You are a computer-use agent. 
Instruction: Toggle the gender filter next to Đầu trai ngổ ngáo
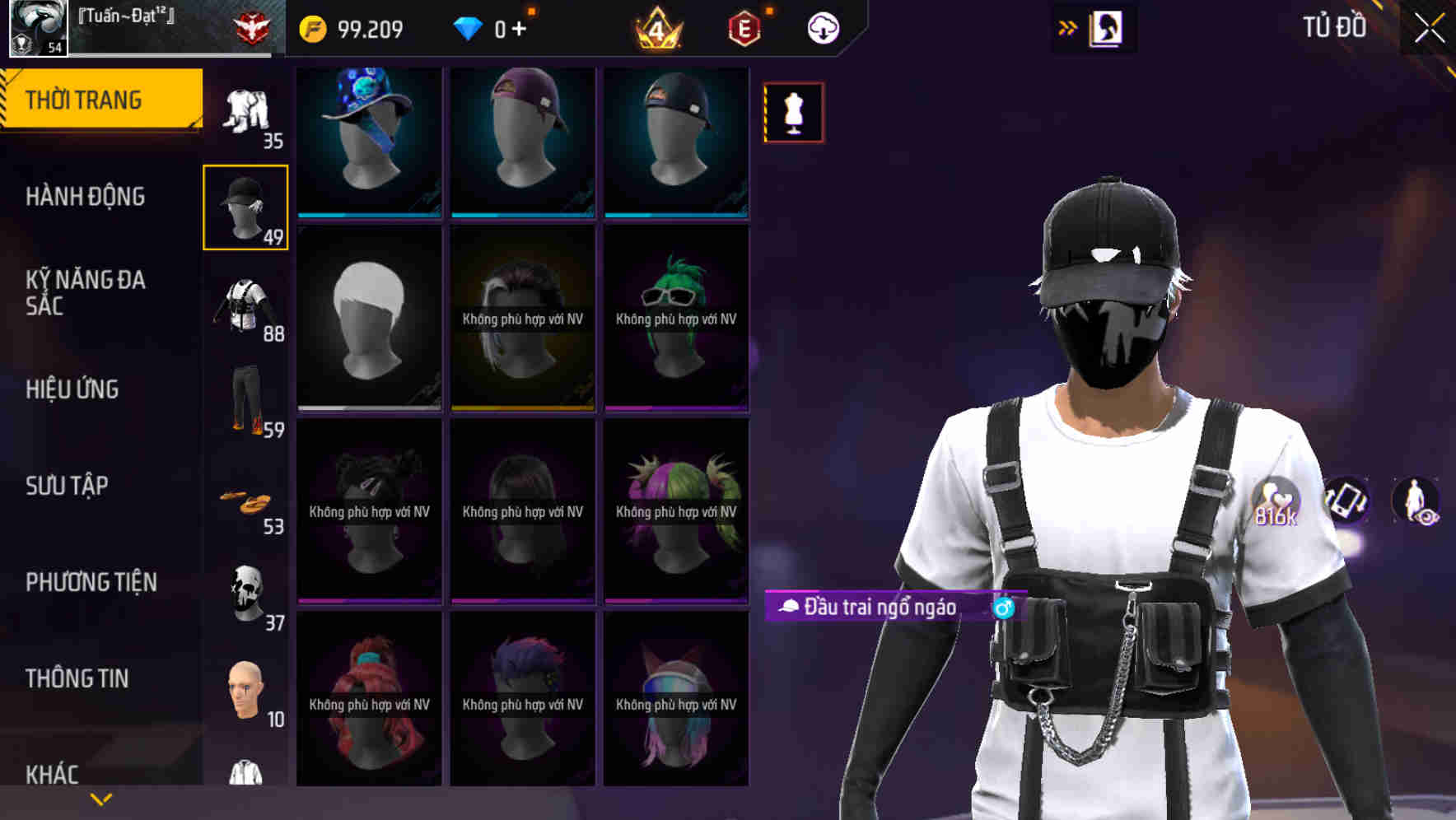click(x=1003, y=608)
